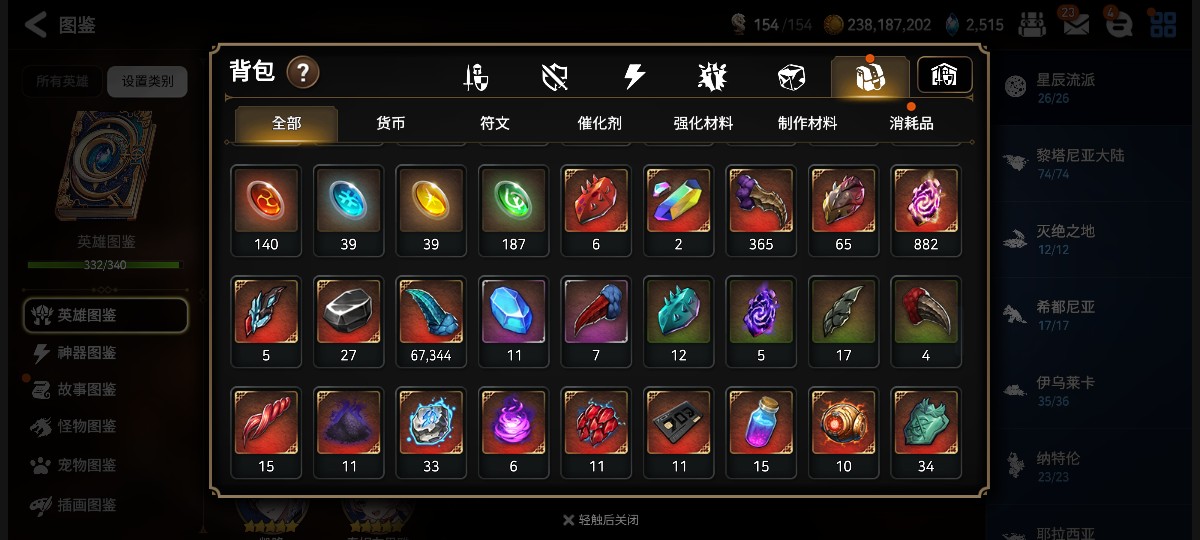Select the purple swirl item with count 882
This screenshot has height=540, width=1200.
click(x=926, y=200)
